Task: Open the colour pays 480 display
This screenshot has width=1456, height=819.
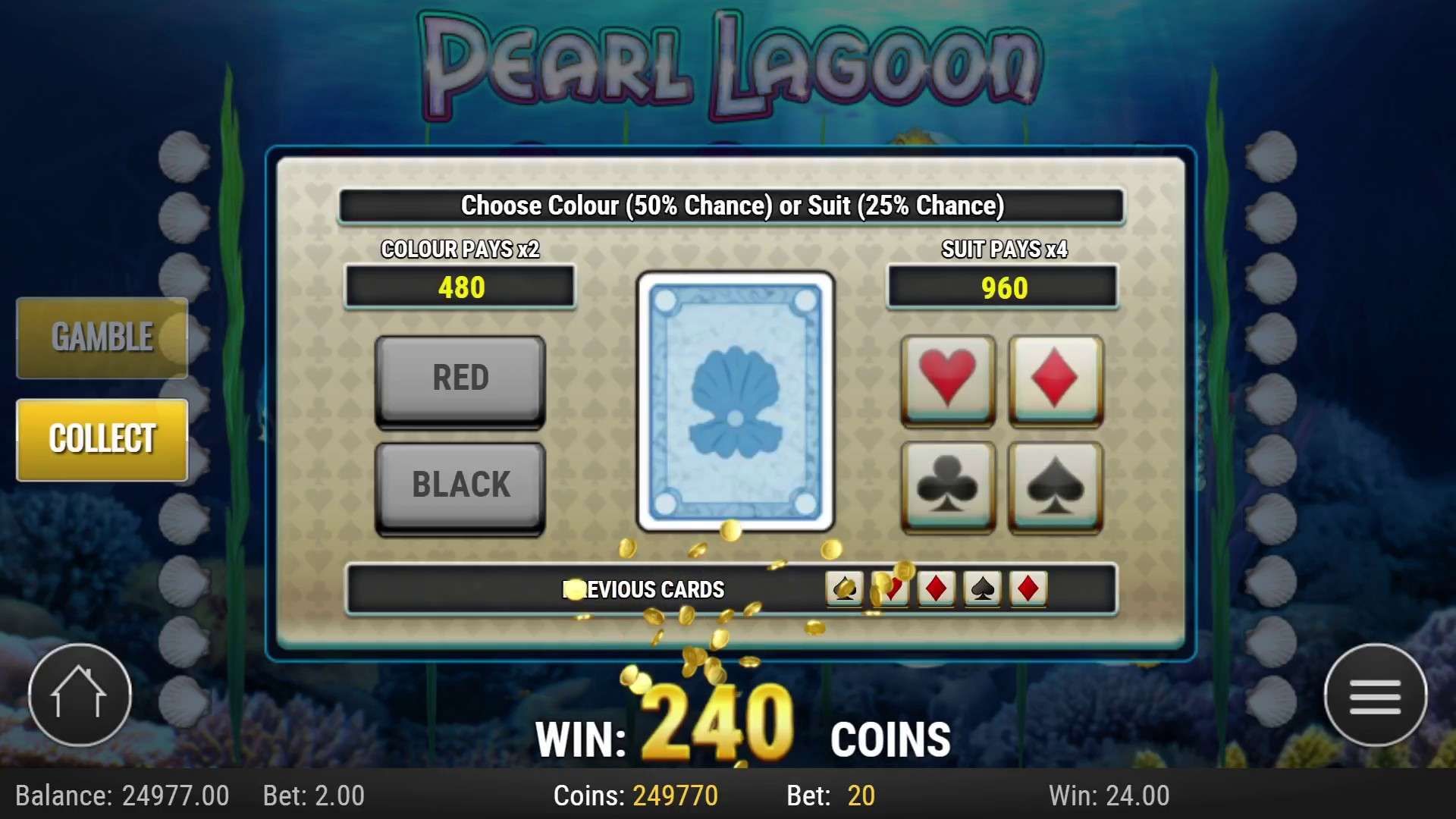Action: (460, 287)
